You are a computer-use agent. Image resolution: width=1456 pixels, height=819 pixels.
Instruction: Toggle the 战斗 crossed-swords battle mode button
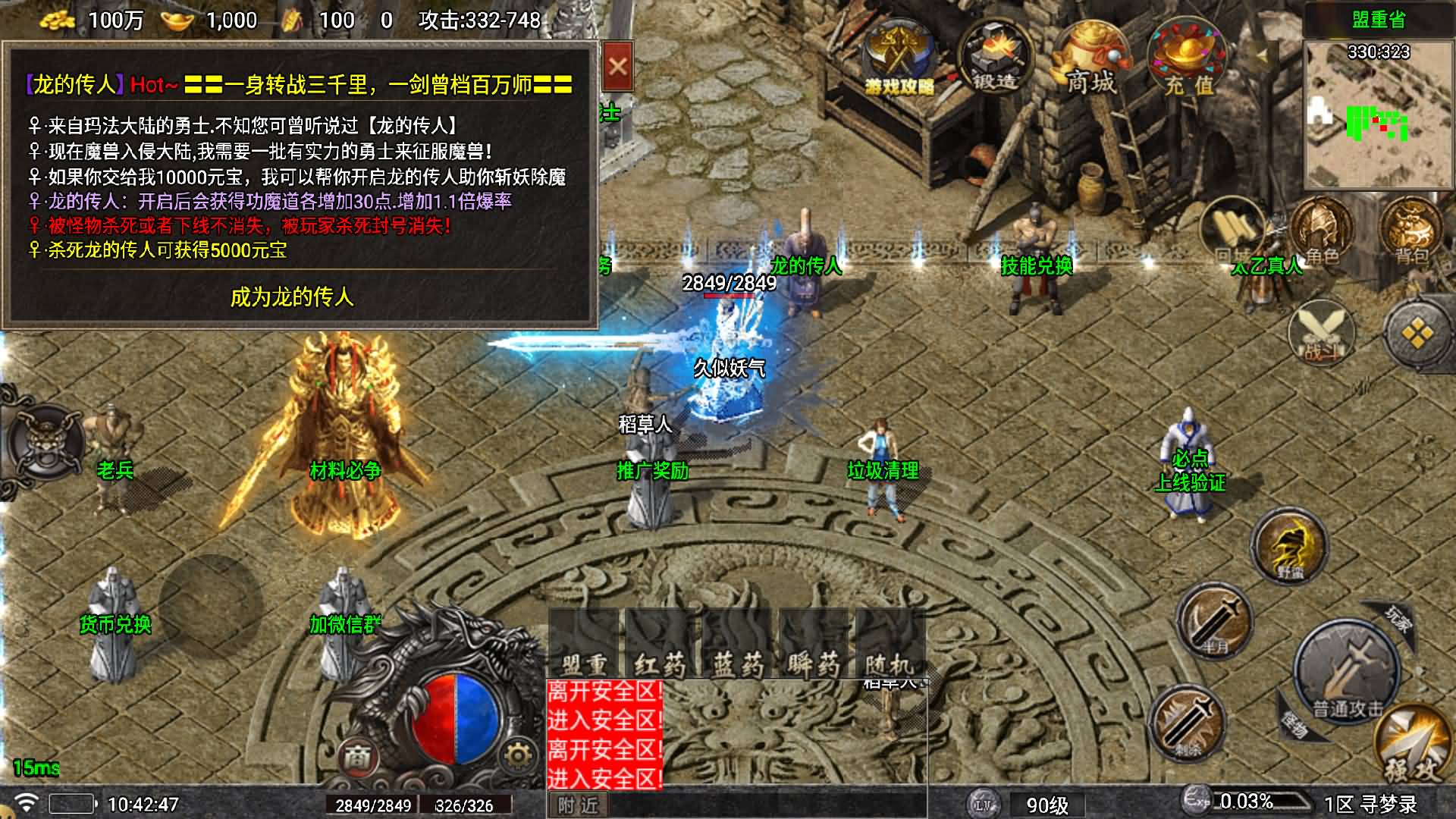(1321, 332)
